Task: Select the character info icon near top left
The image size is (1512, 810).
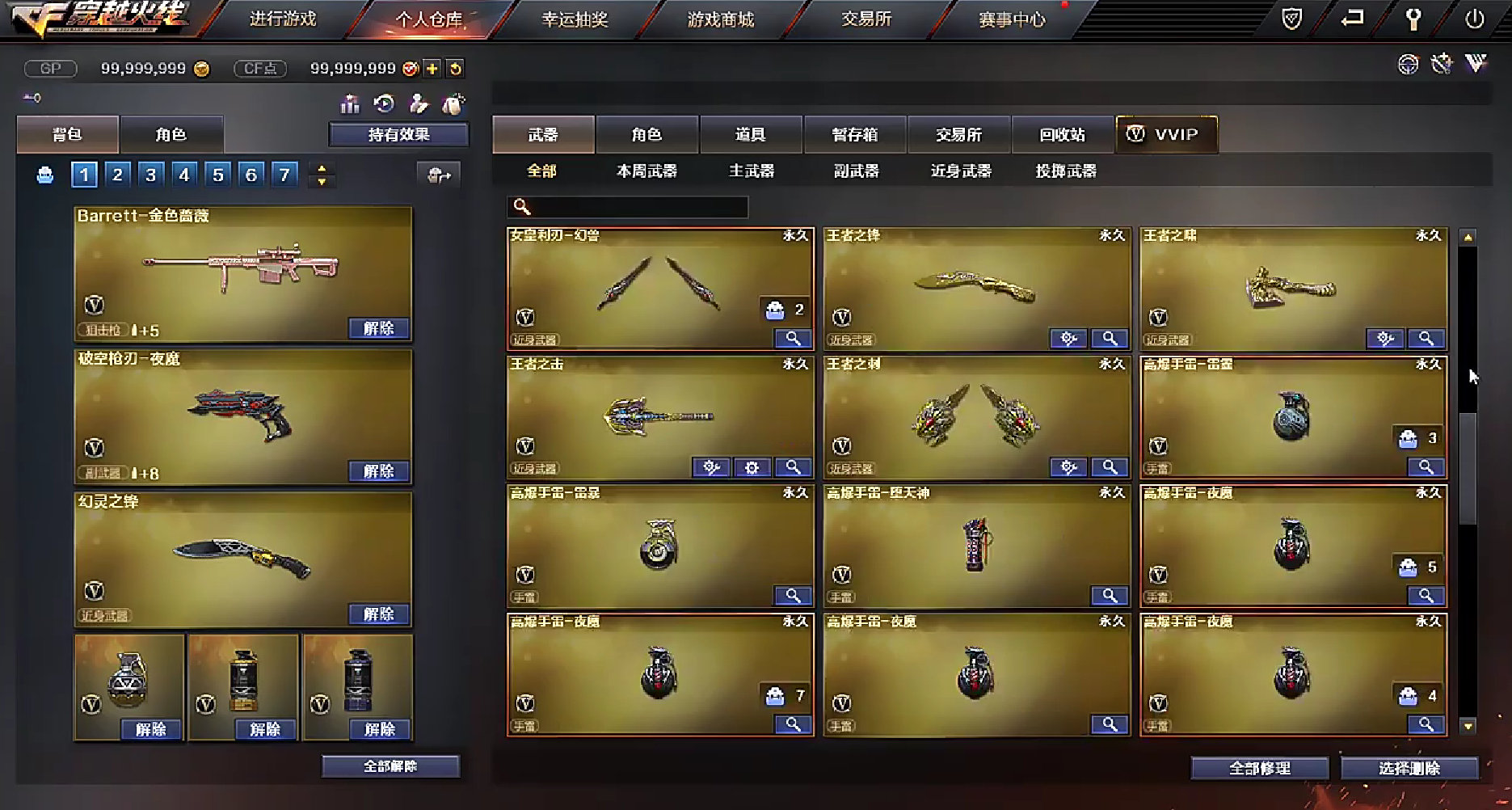Action: click(419, 103)
